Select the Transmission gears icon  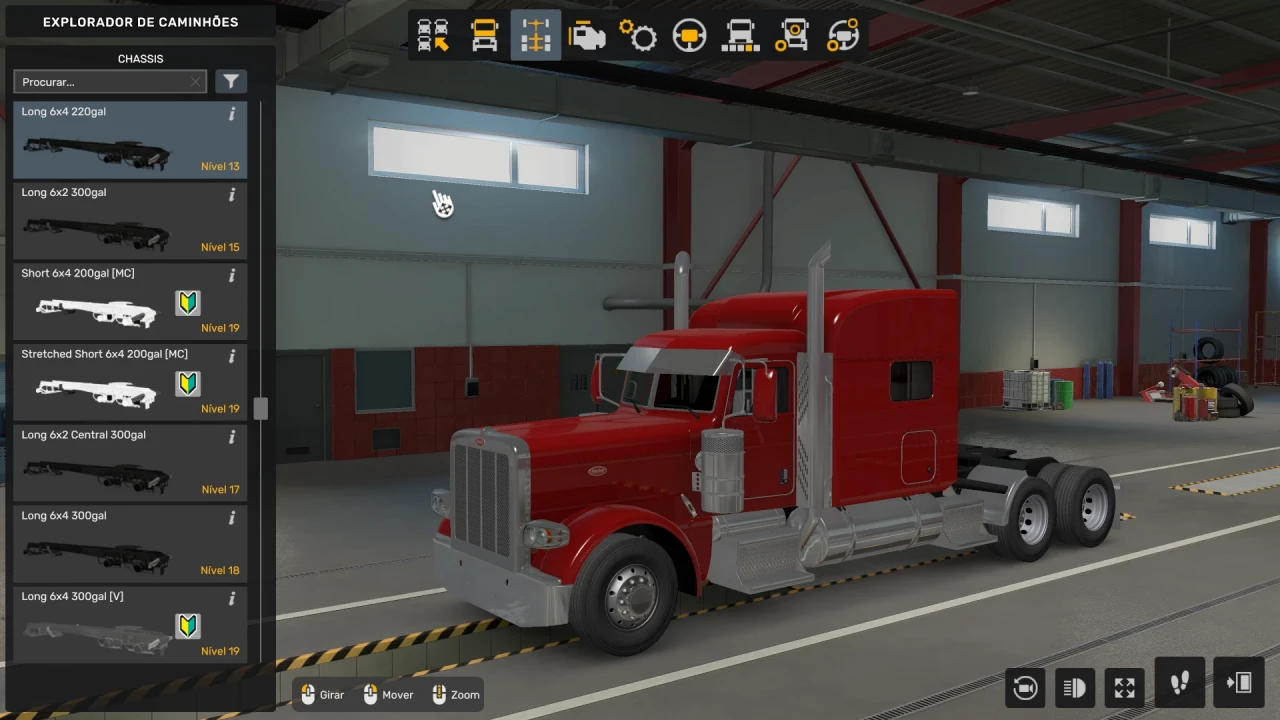click(637, 35)
